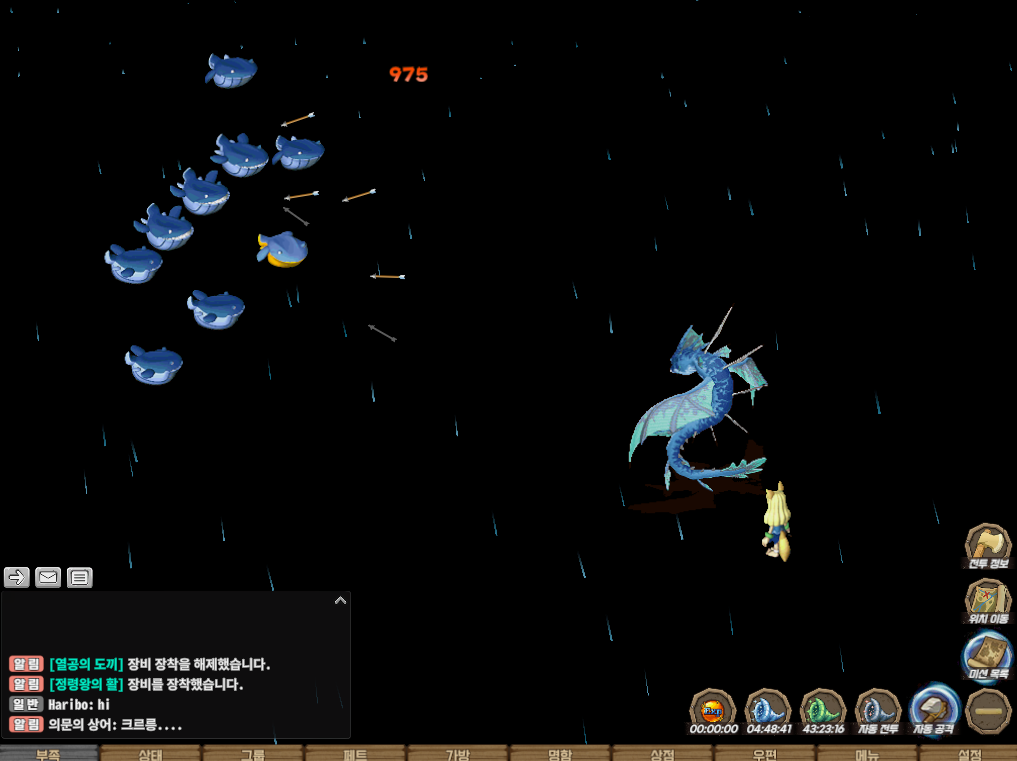Open the chat log list button
Image resolution: width=1017 pixels, height=761 pixels.
80,577
